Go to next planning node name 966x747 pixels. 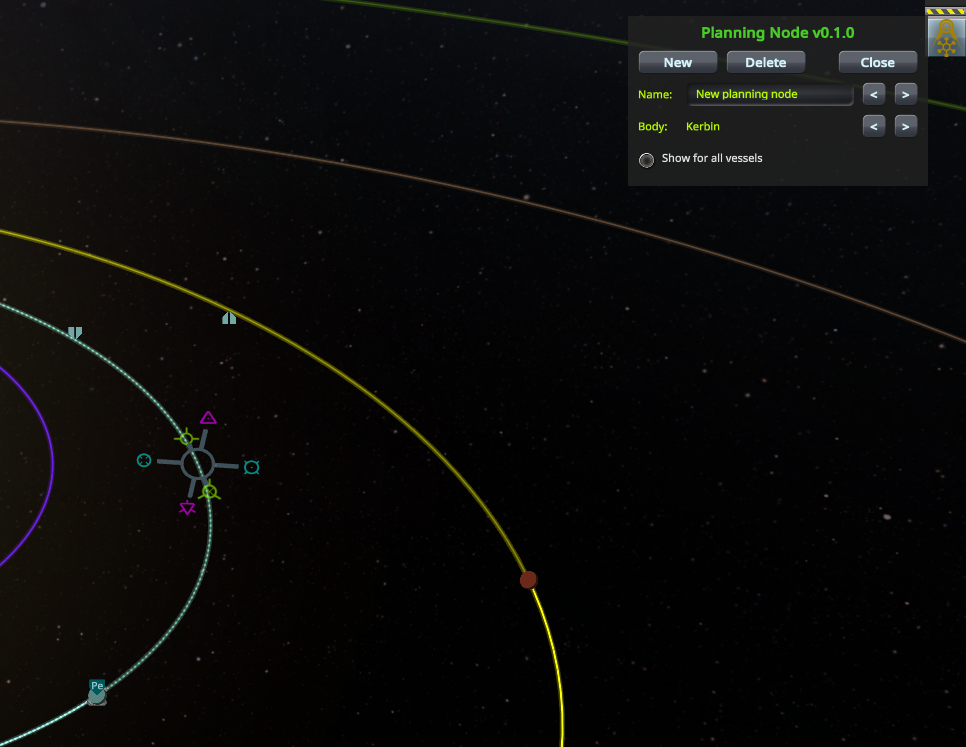pos(904,95)
